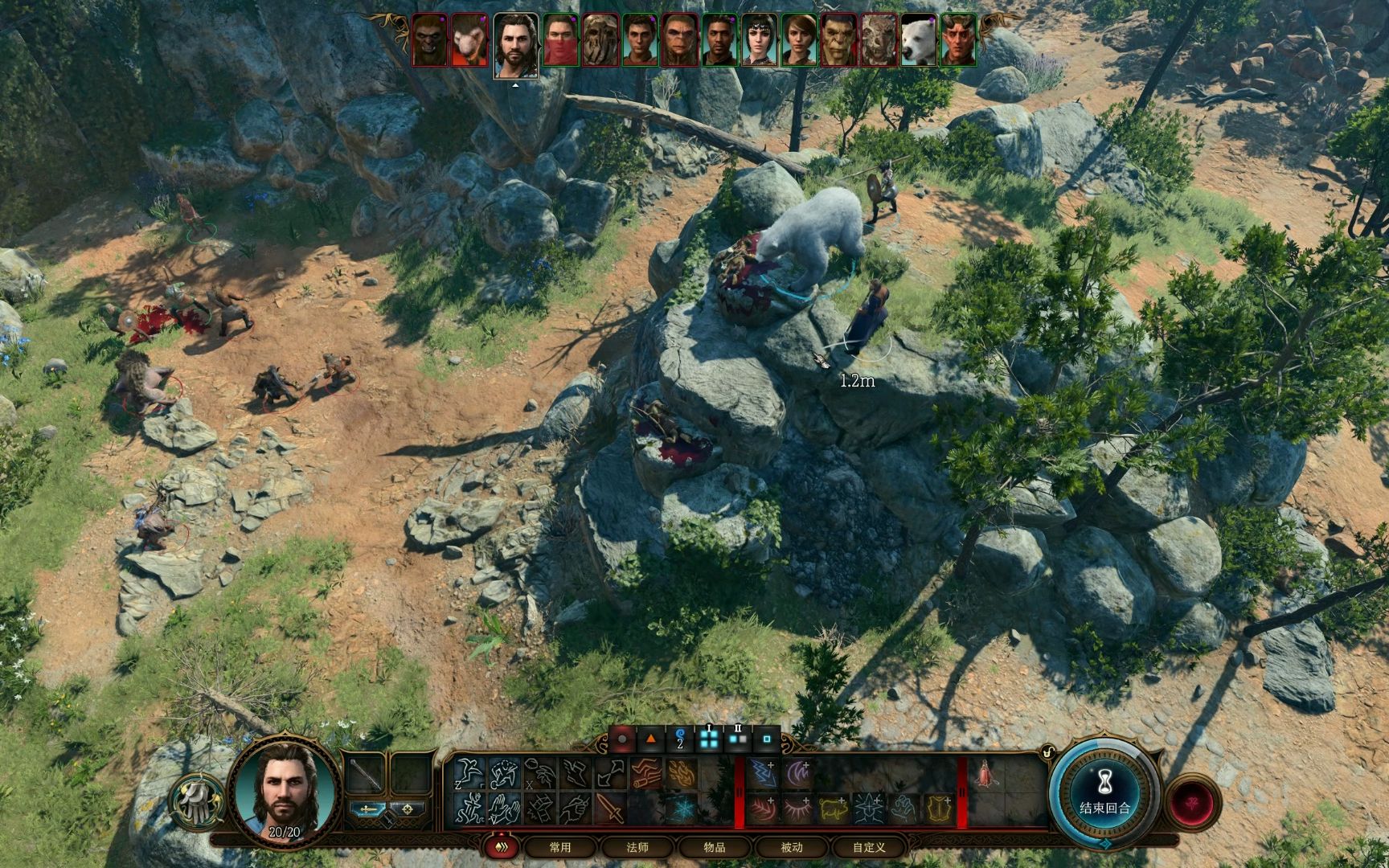The width and height of the screenshot is (1389, 868).
Task: Click the red-masked character's turn order portrait
Action: pyautogui.click(x=560, y=39)
